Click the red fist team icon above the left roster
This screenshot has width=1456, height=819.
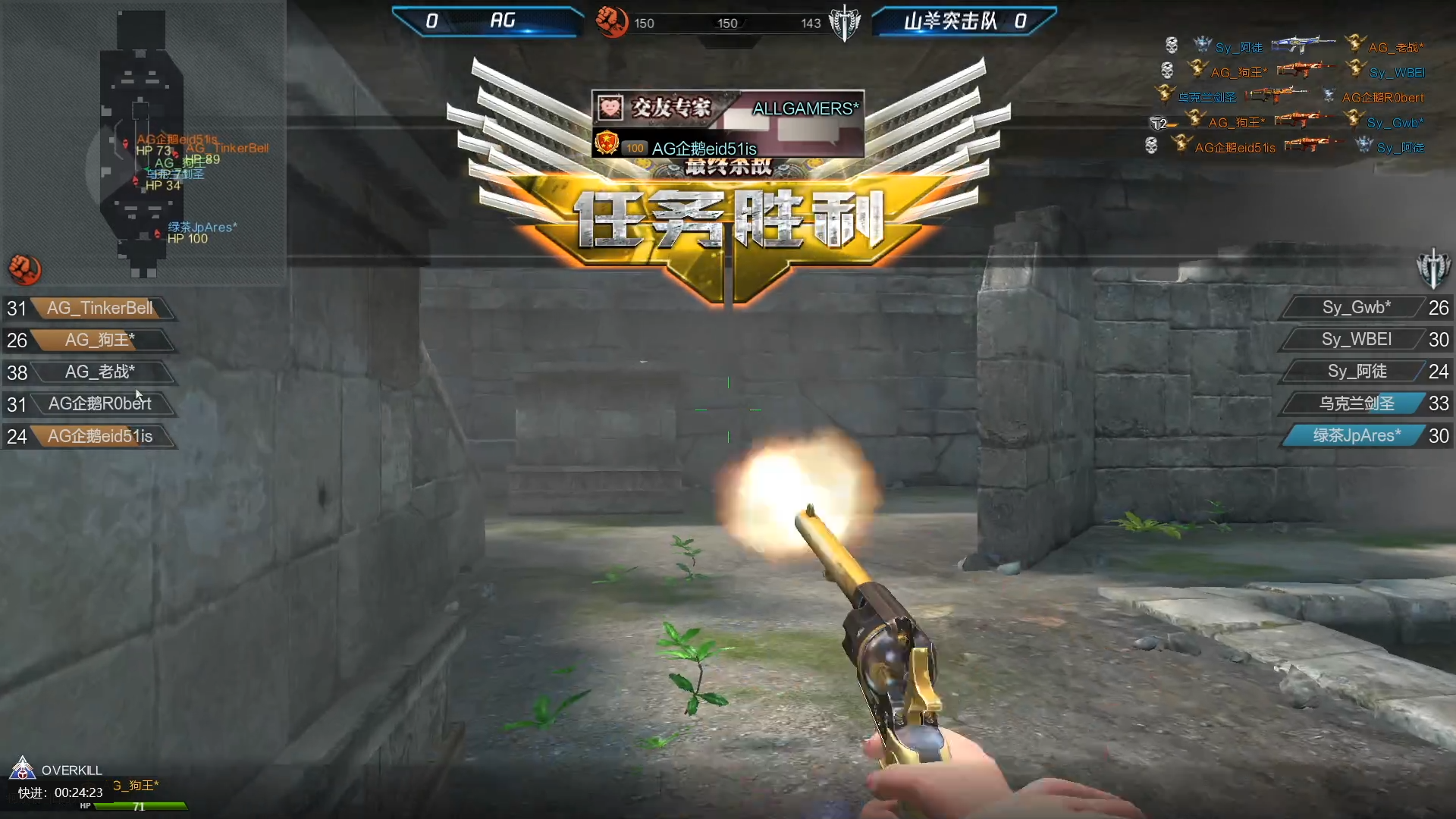(x=25, y=269)
